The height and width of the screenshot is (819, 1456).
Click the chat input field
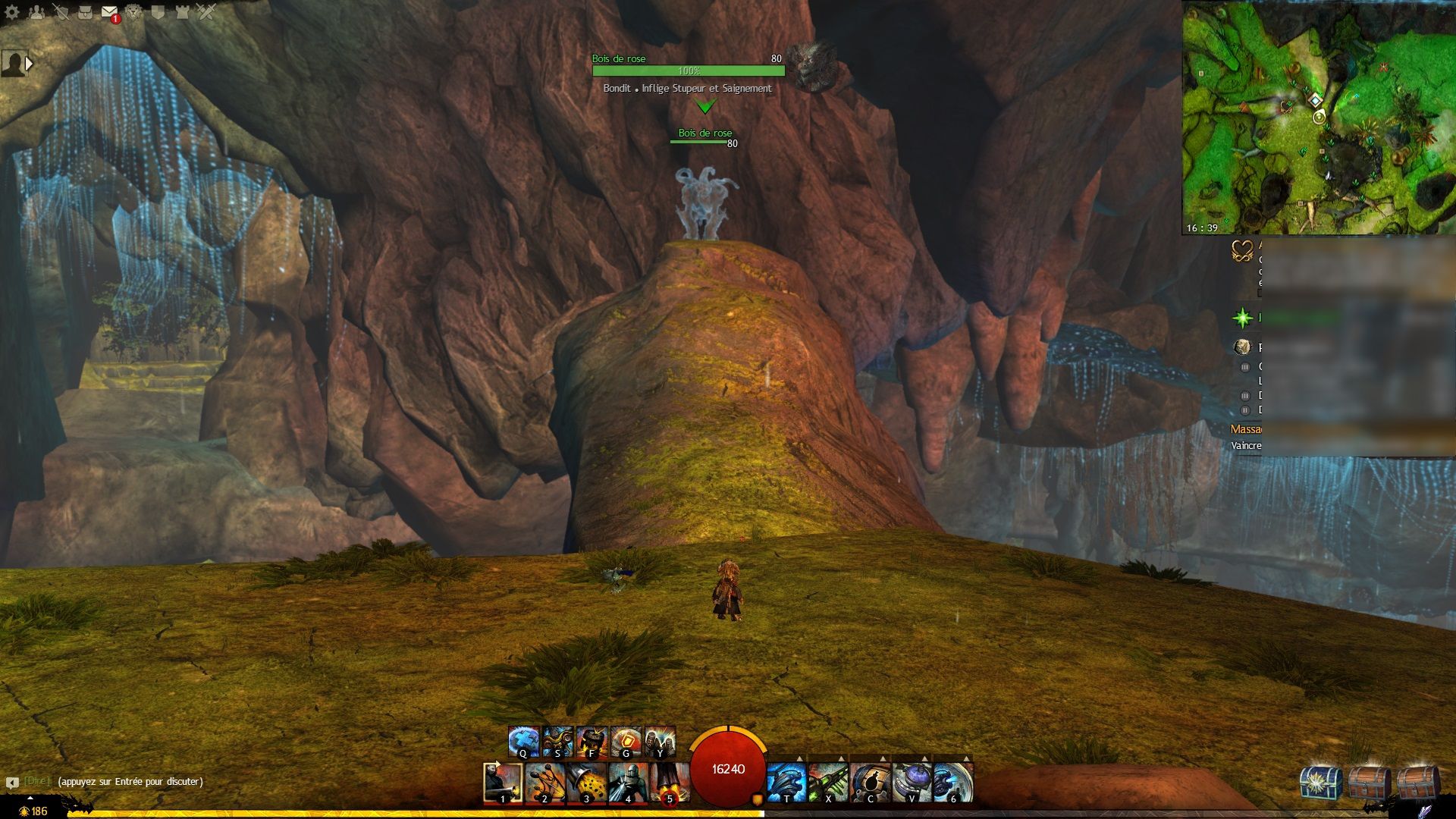[130, 781]
